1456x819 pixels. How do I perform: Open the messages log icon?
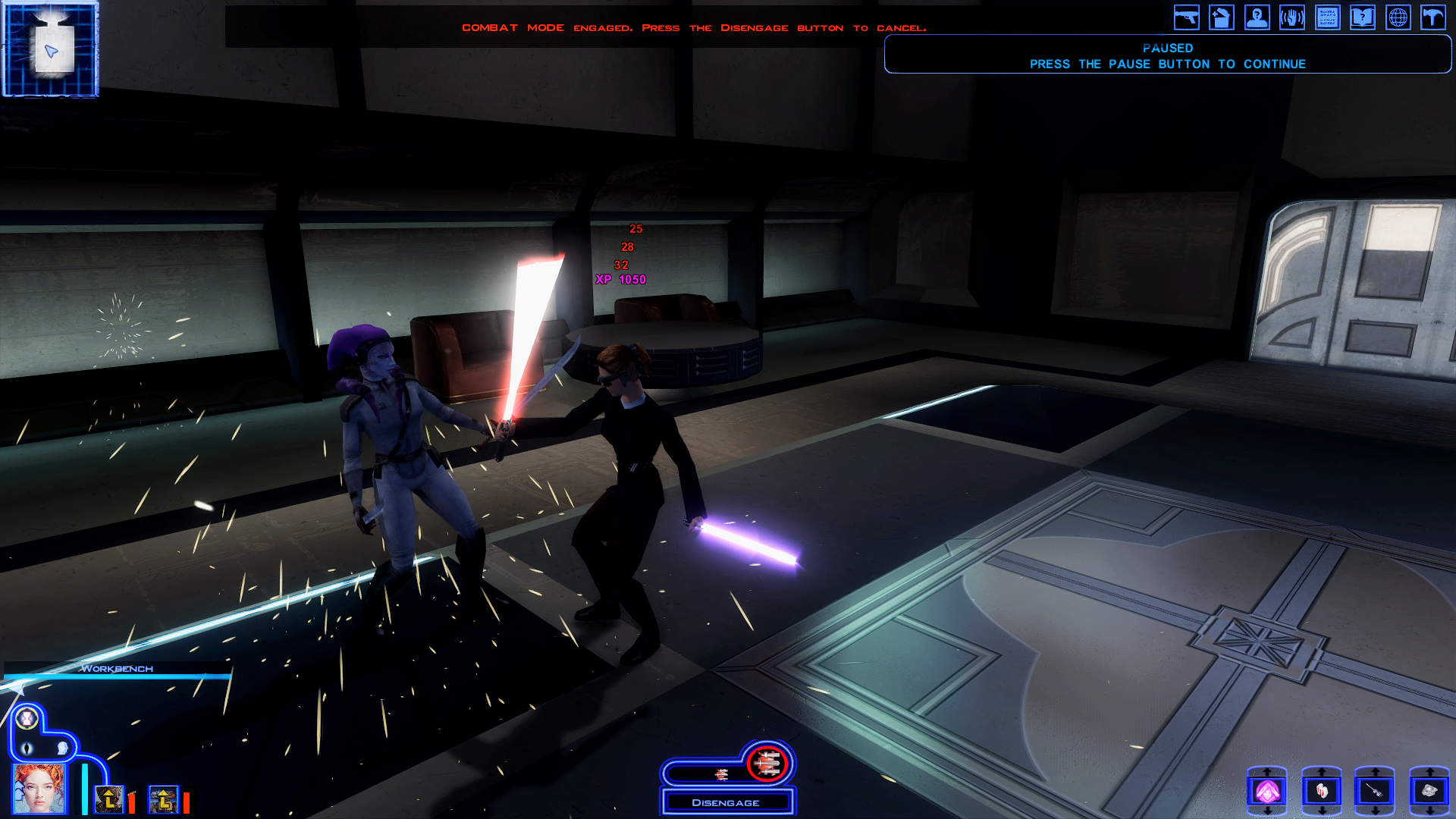1327,17
